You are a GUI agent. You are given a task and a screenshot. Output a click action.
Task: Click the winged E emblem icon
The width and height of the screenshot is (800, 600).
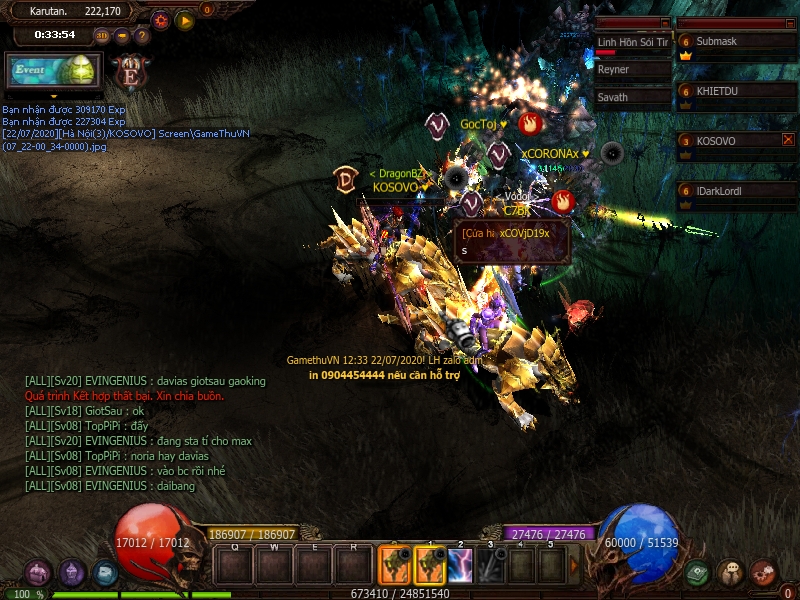click(x=130, y=71)
